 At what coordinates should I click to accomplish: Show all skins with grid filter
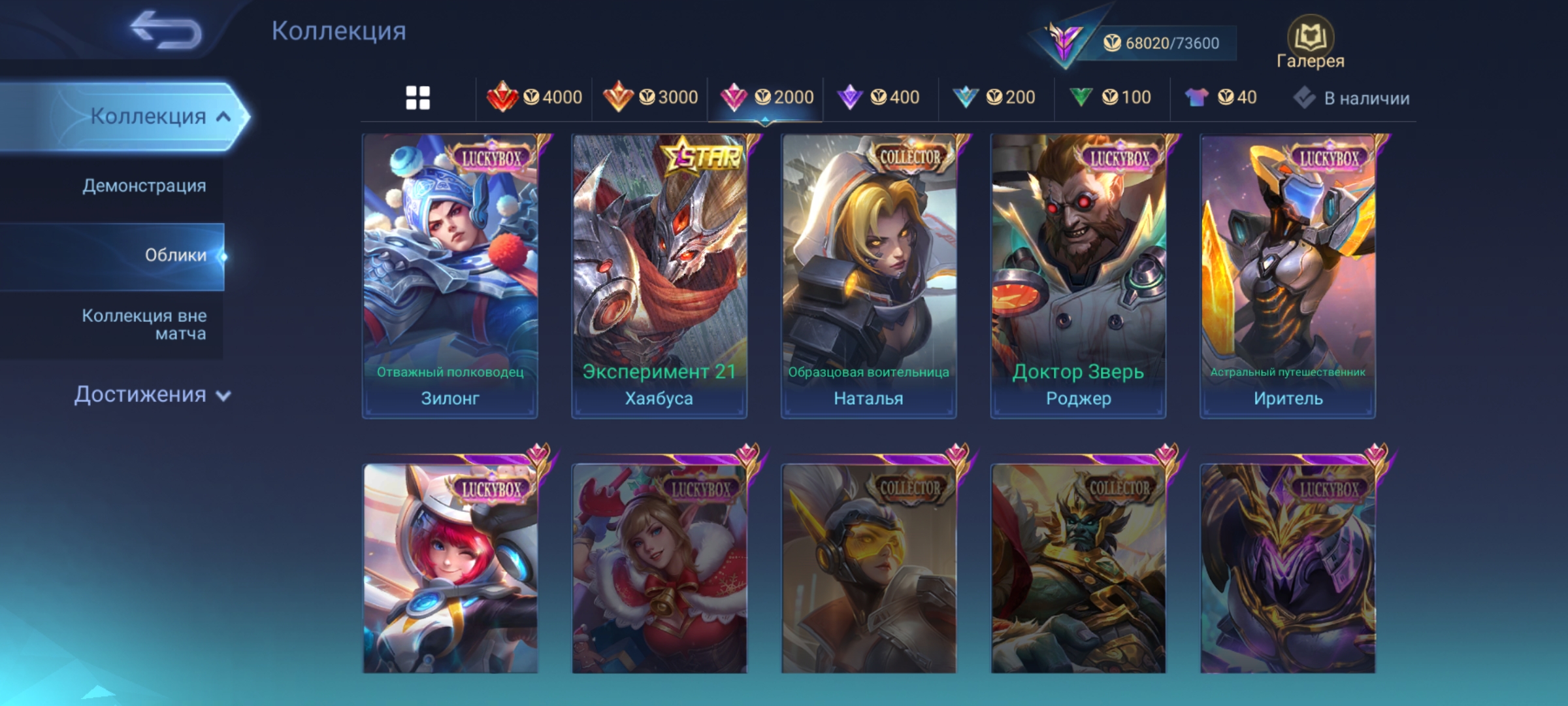point(417,98)
